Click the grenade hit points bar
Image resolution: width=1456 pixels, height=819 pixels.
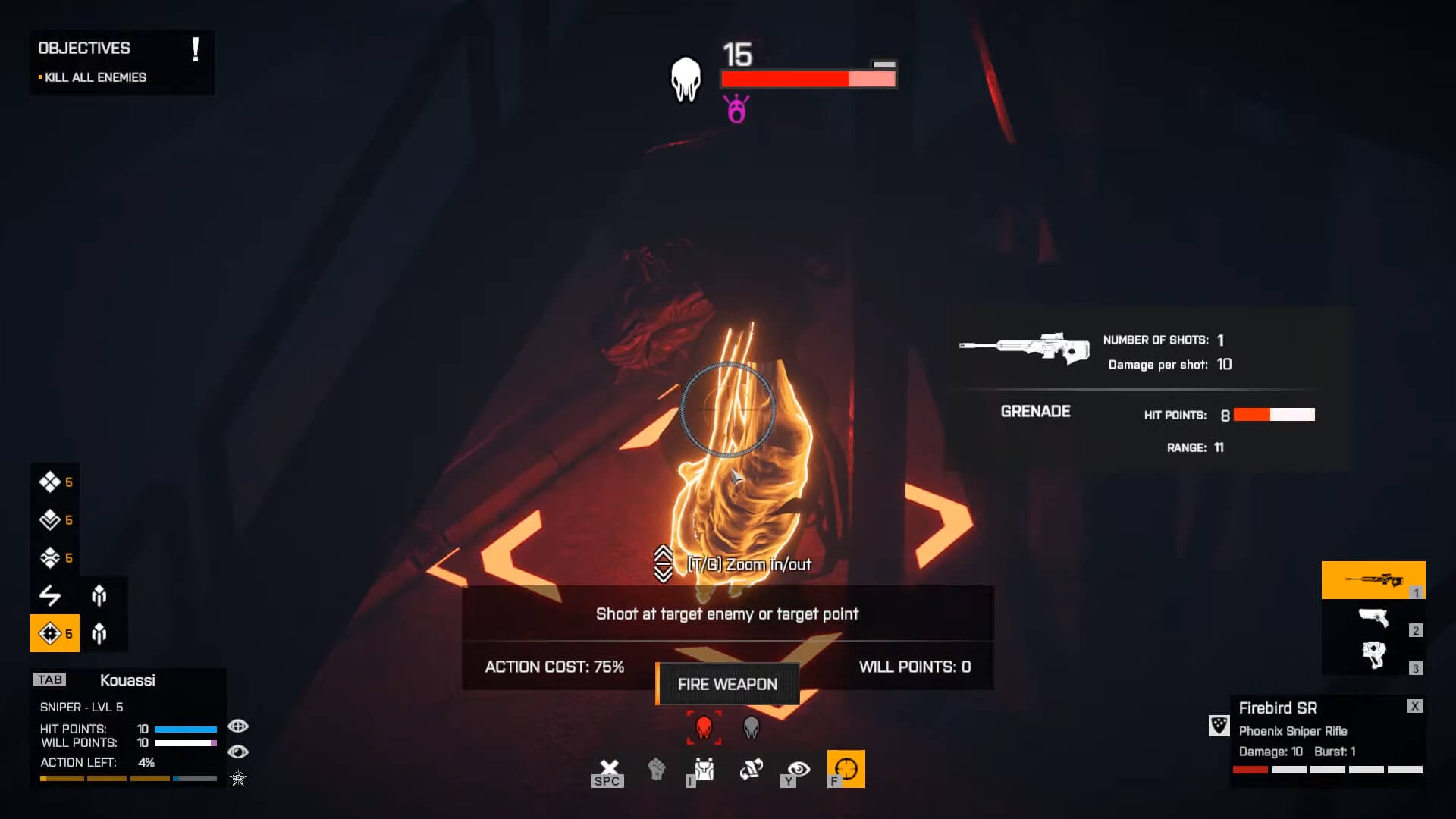(x=1272, y=415)
